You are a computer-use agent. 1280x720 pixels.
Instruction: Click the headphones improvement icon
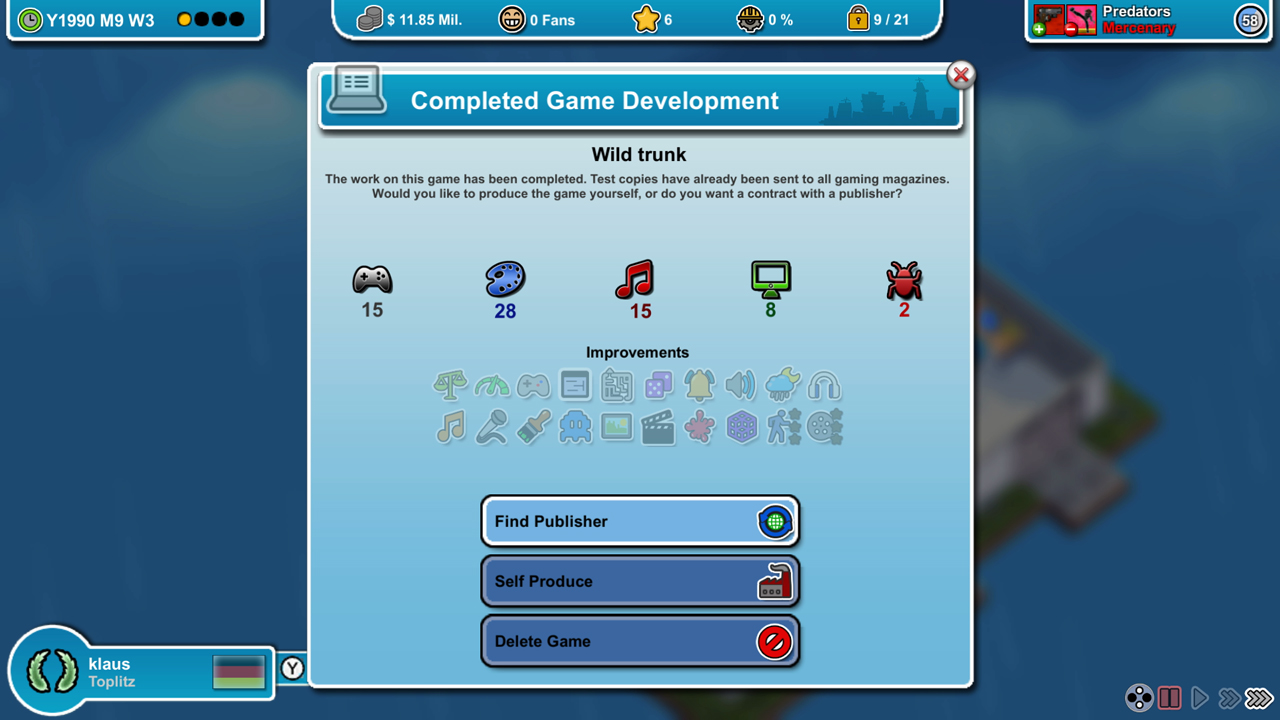824,385
